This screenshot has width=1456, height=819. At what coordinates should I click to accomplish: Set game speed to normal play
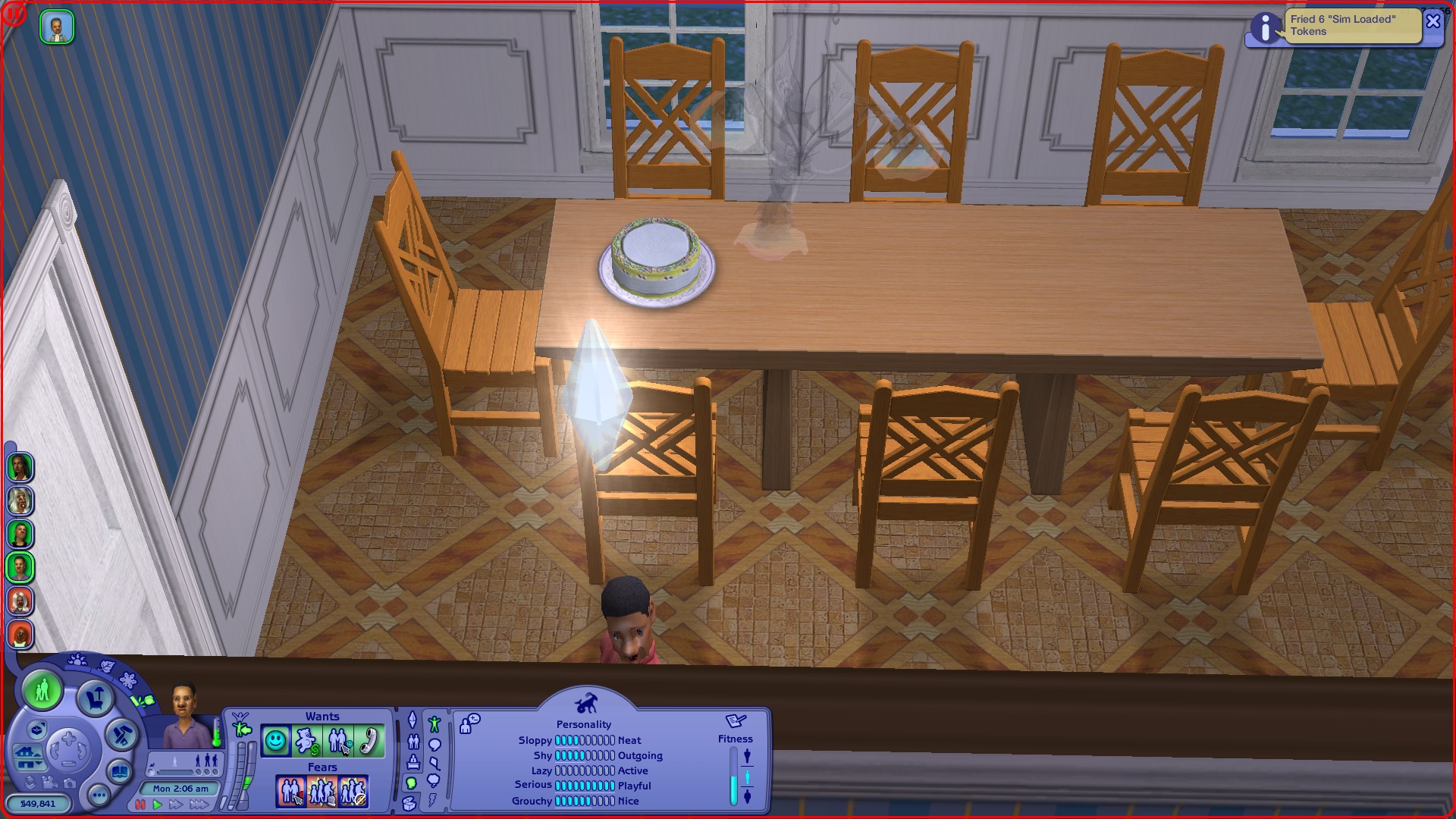[158, 805]
